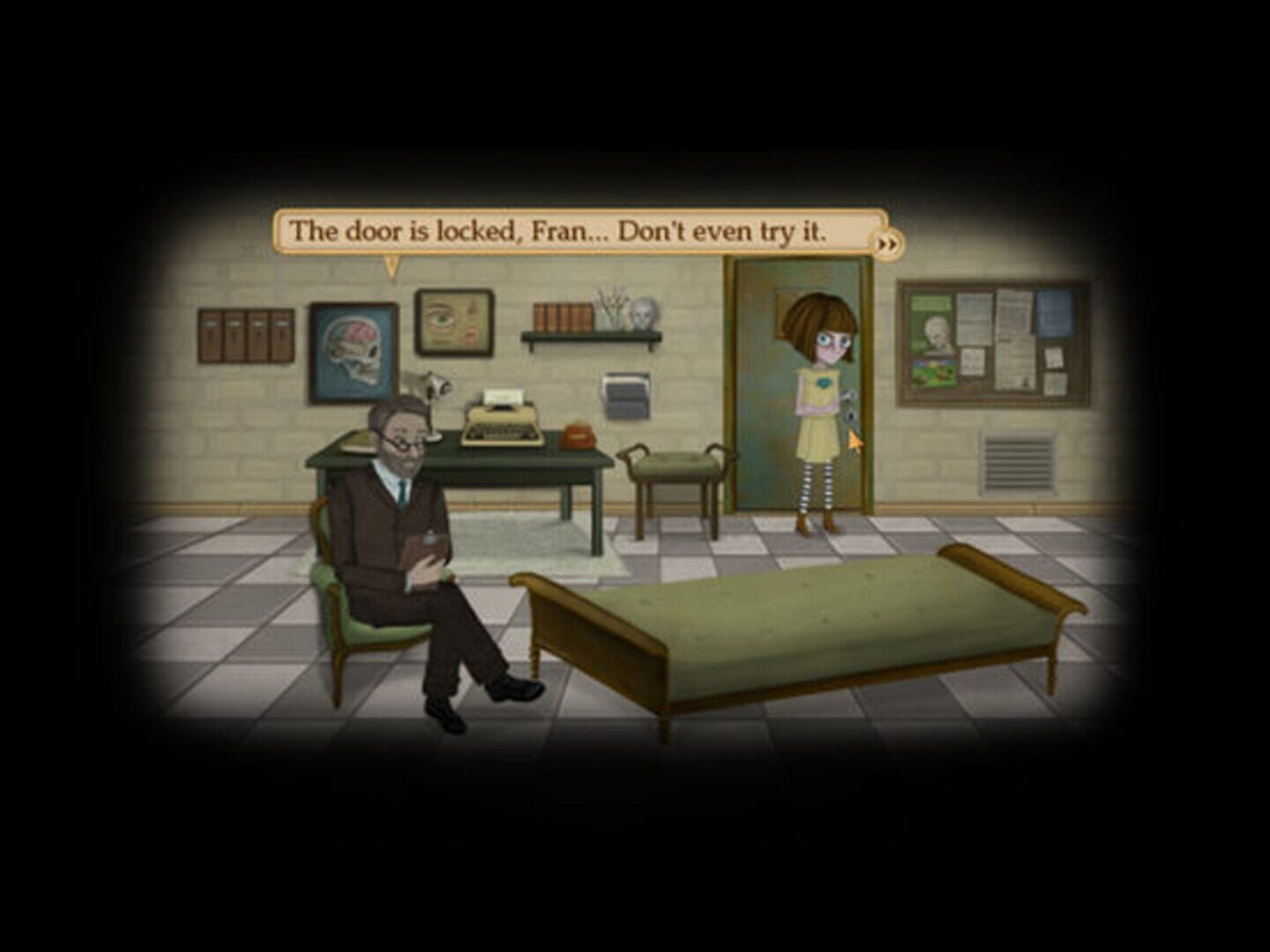Click the skull bust on the shelf

tap(643, 316)
